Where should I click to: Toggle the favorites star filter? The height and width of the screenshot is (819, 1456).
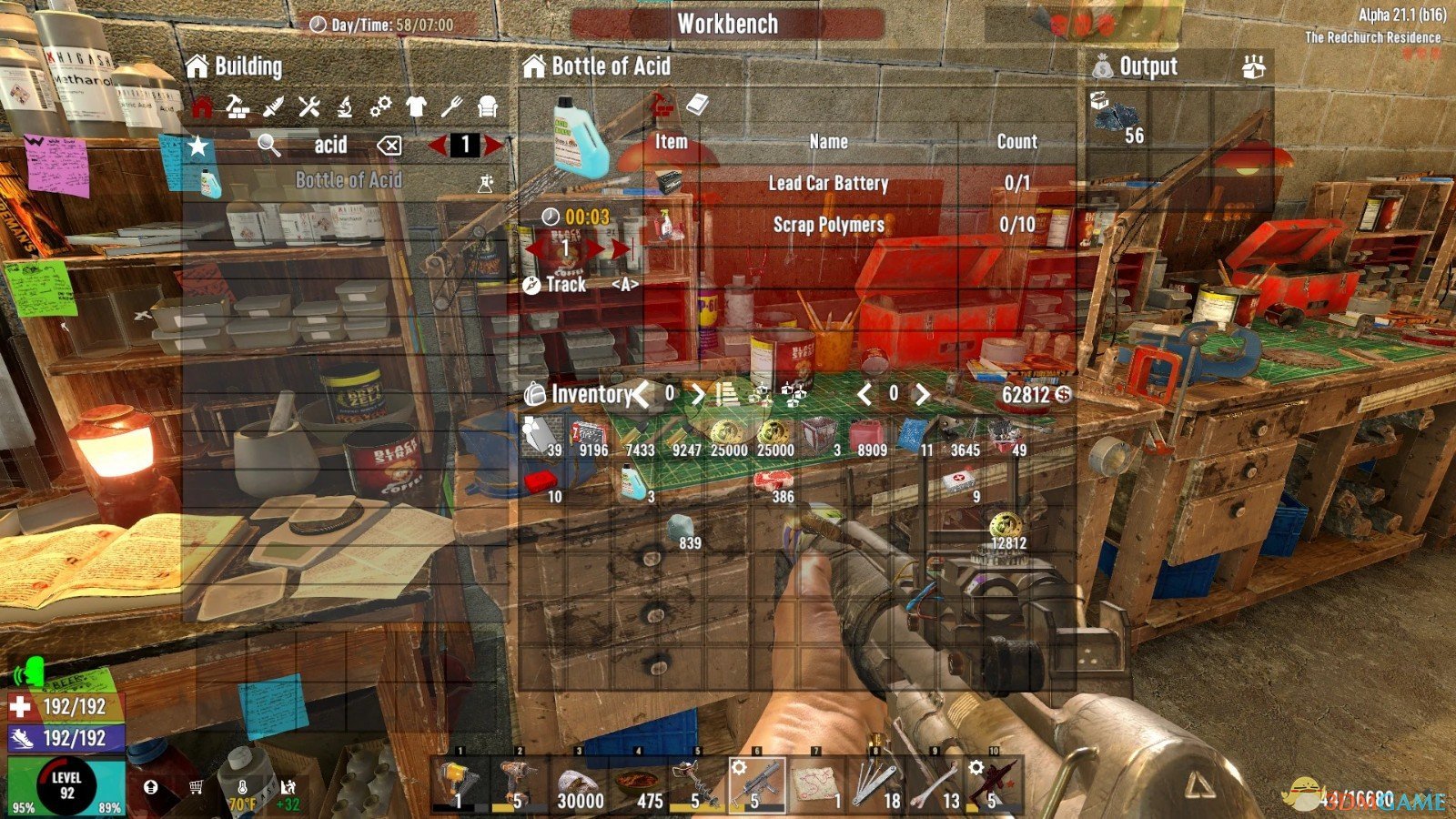(196, 145)
